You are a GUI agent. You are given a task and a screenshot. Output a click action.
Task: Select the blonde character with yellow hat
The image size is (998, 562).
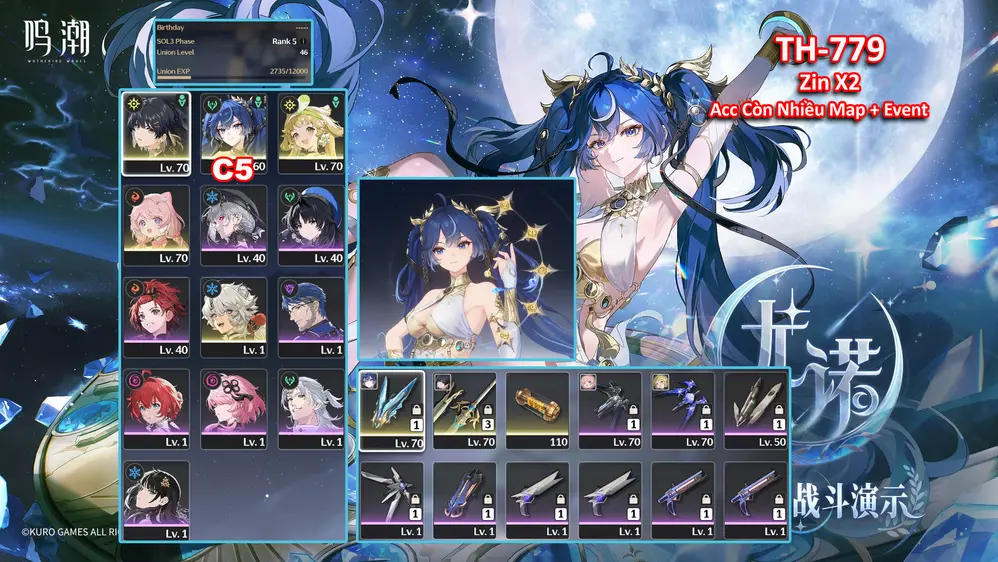pos(312,133)
